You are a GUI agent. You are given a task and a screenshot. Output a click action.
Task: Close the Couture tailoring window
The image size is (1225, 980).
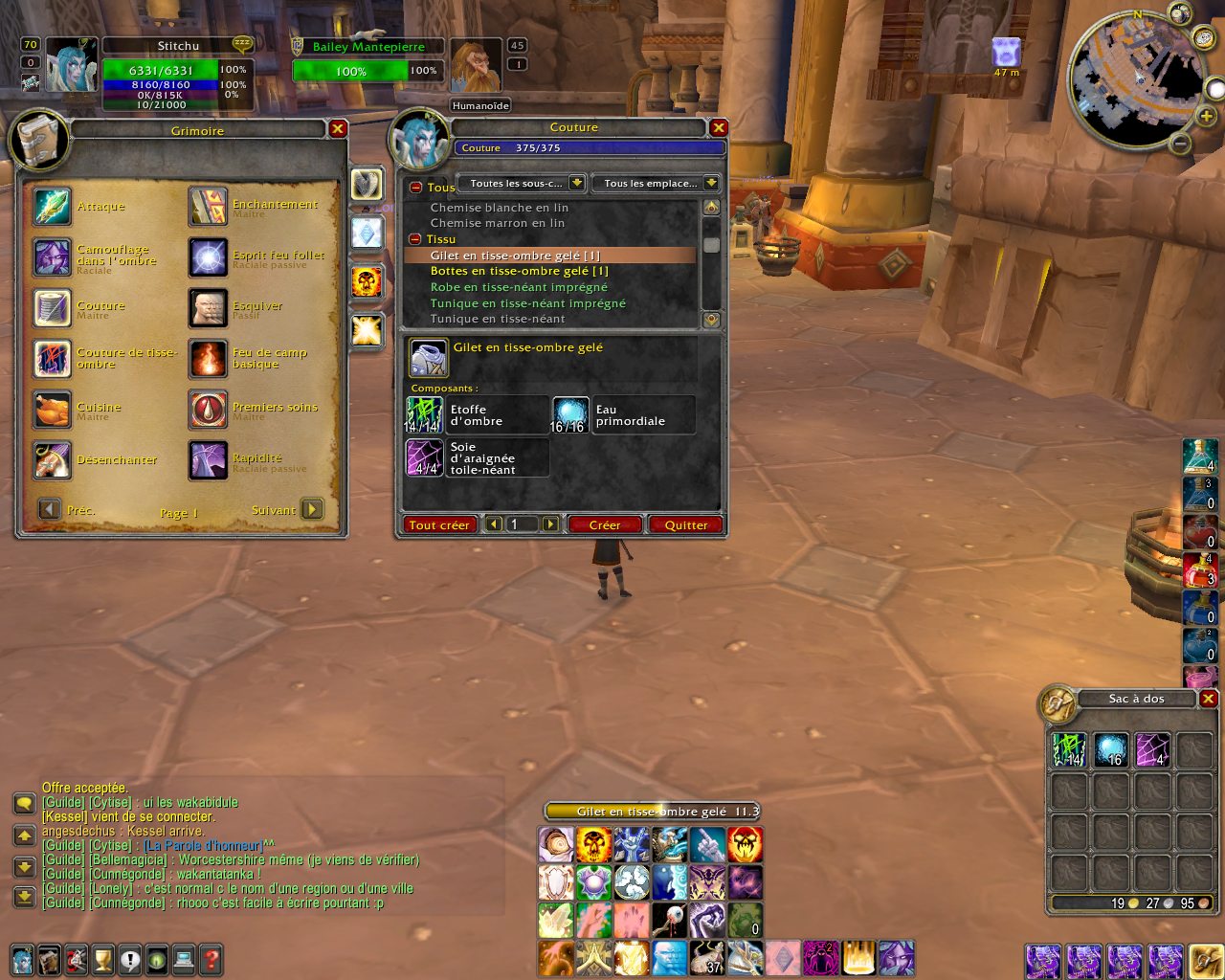pos(719,127)
